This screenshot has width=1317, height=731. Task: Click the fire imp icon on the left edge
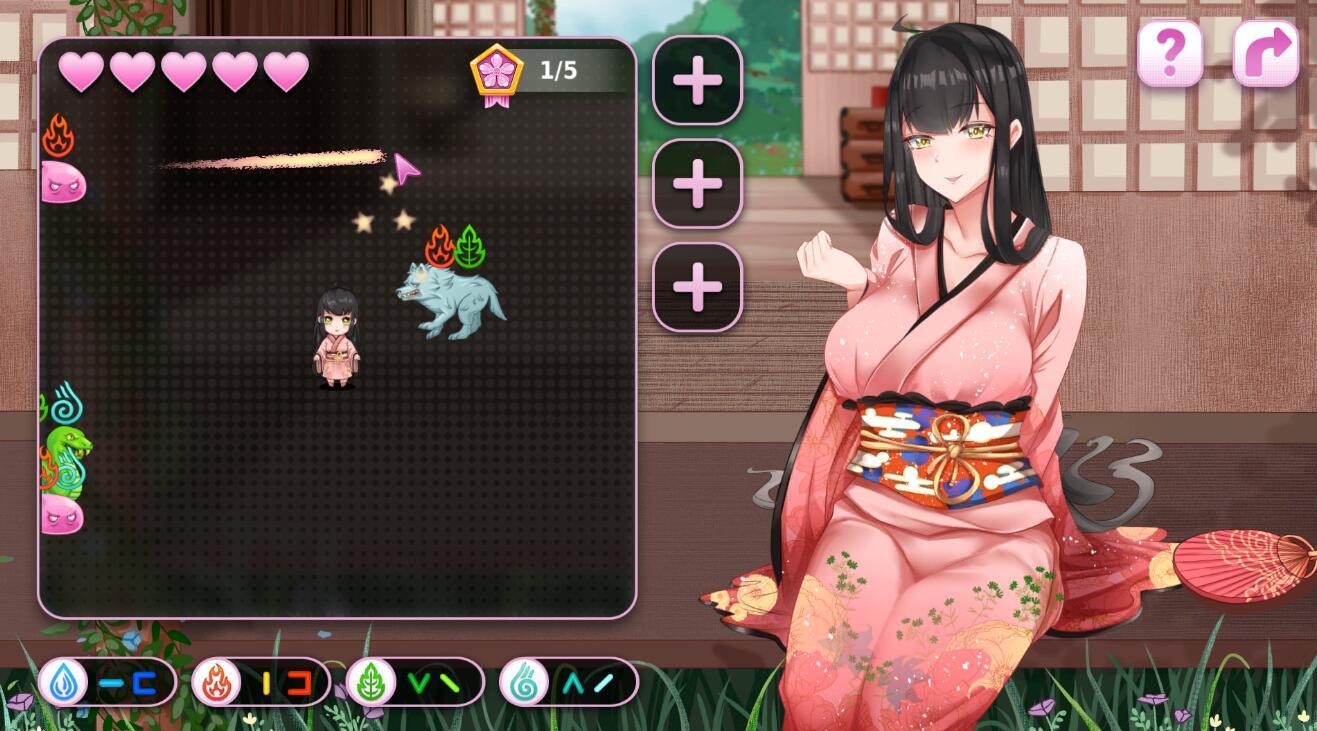click(58, 135)
